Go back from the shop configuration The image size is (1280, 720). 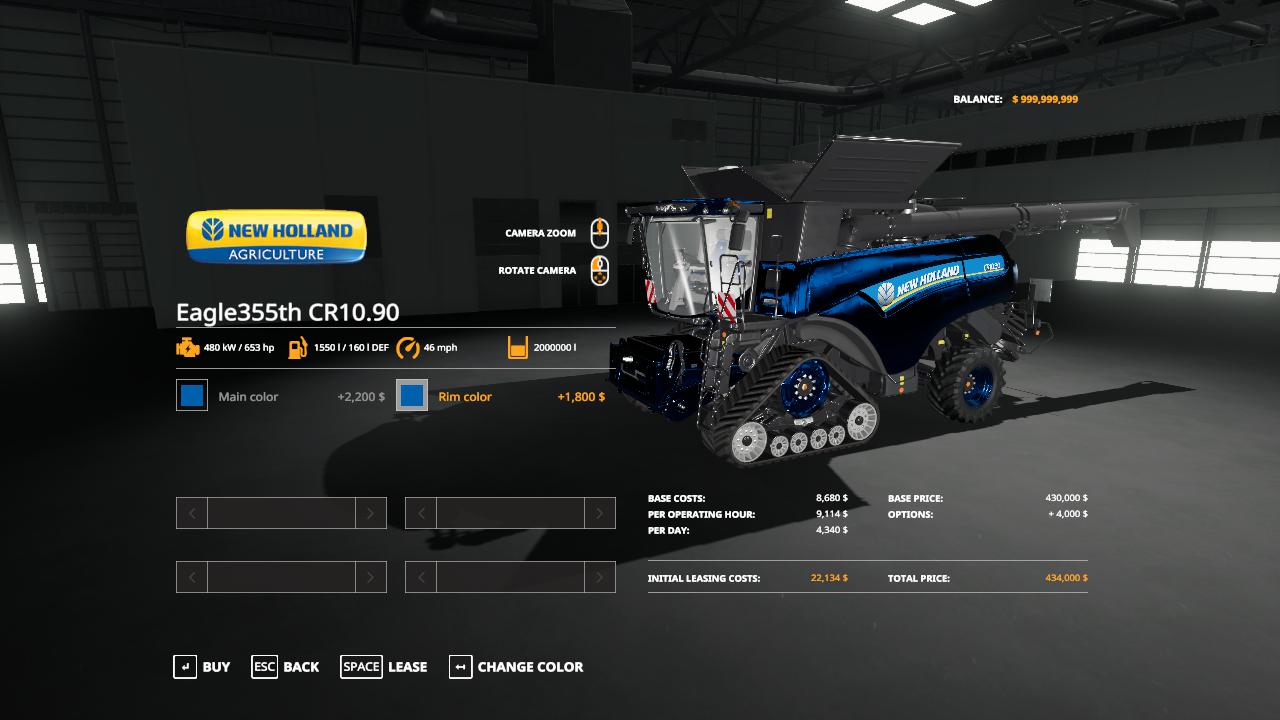285,667
